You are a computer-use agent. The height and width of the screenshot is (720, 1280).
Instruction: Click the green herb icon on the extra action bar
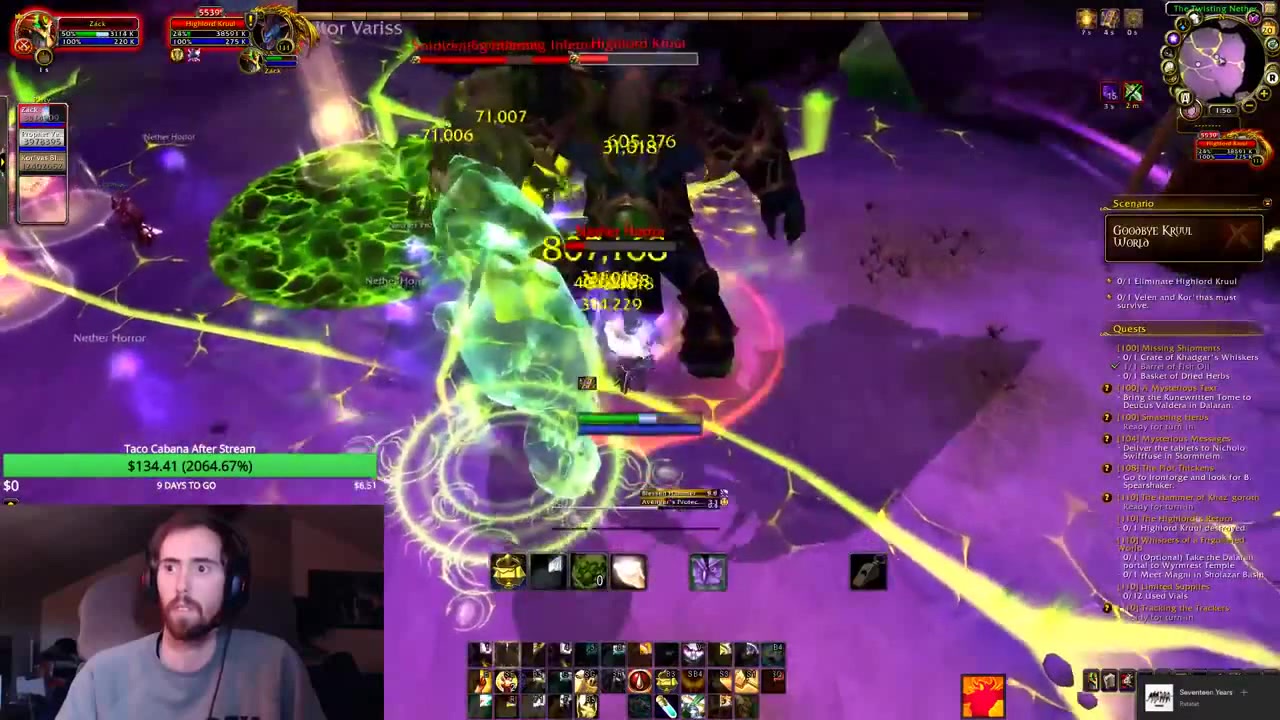click(x=591, y=570)
